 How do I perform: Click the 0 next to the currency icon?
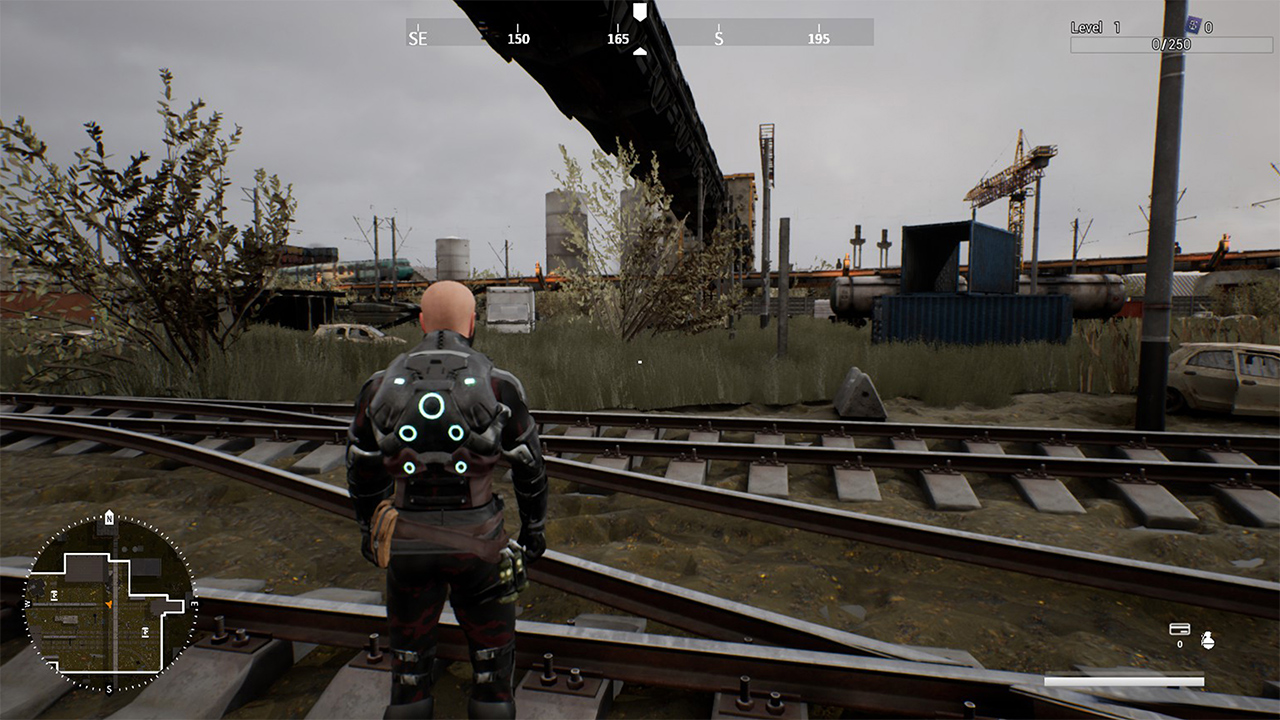click(x=1208, y=26)
